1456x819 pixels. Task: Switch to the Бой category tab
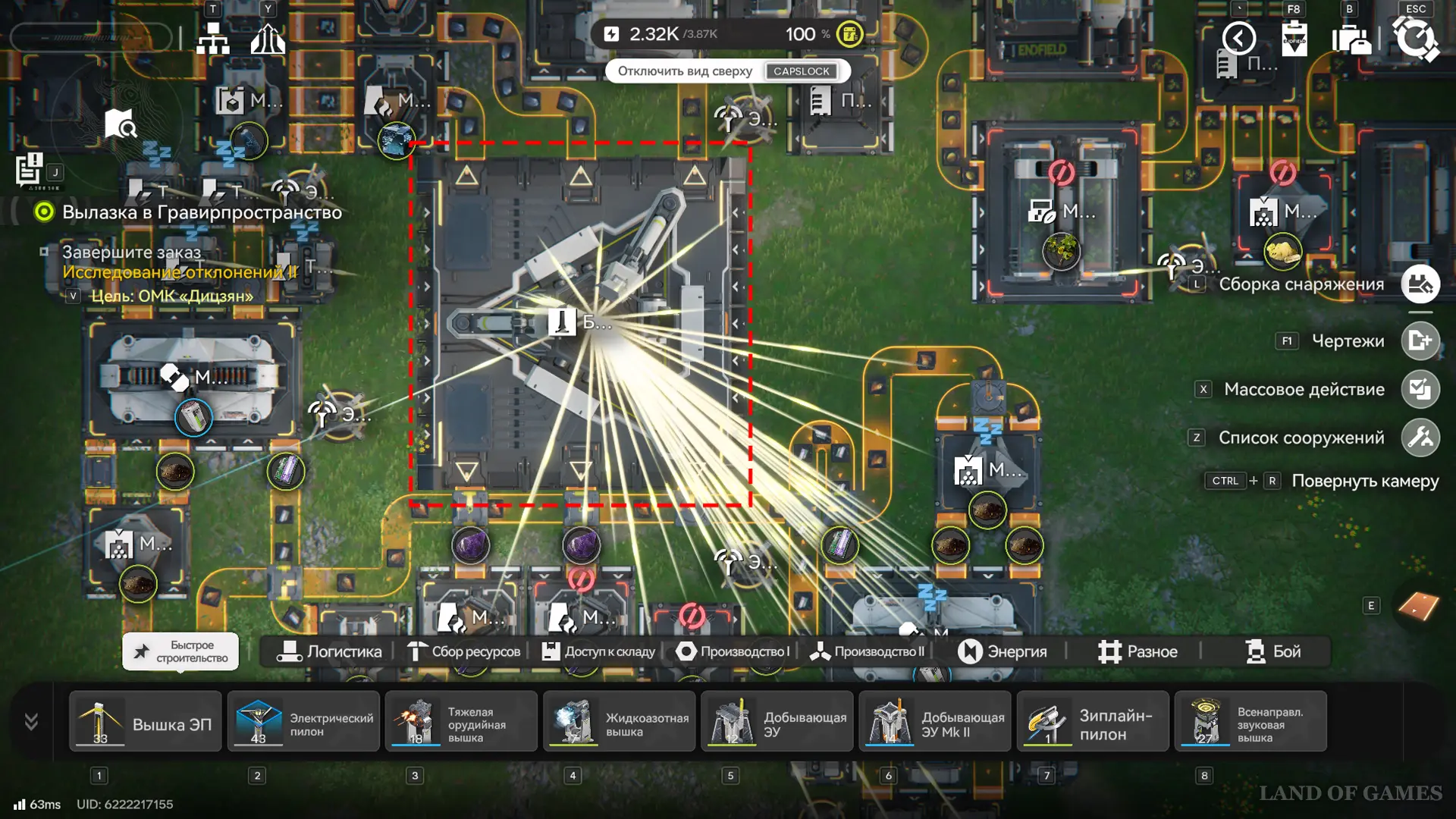(1272, 651)
